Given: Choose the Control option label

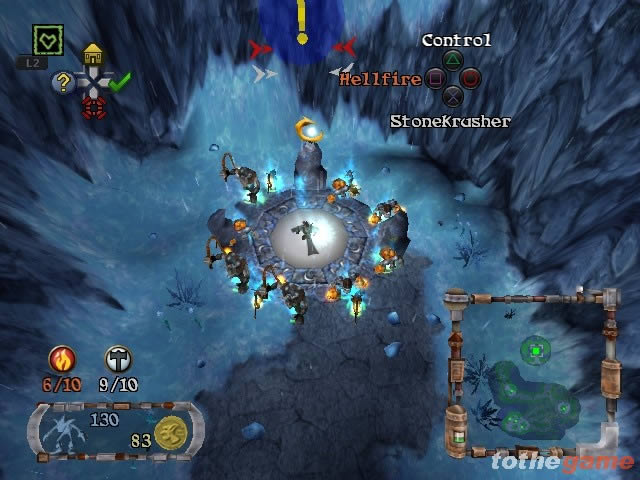Looking at the screenshot, I should click(456, 40).
